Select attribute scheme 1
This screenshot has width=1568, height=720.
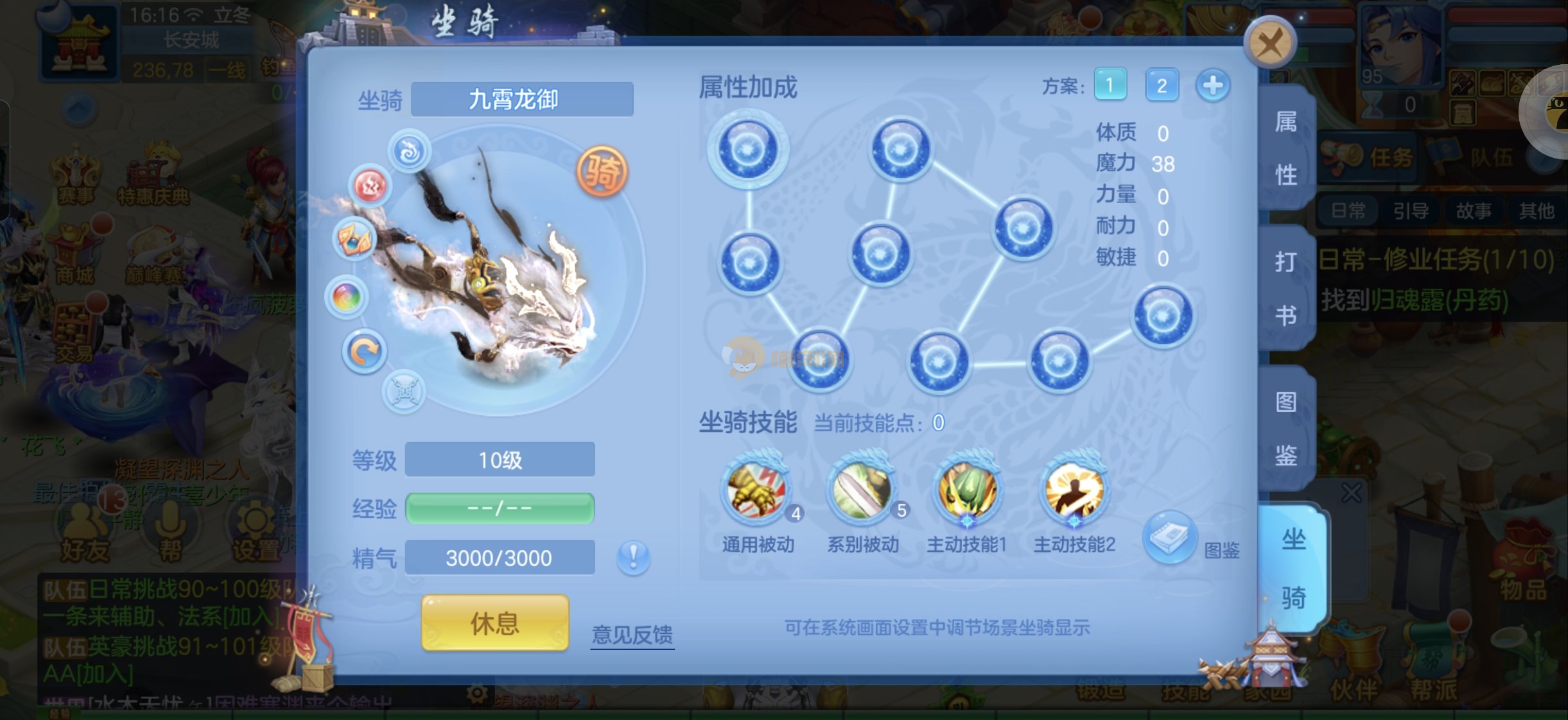click(1110, 85)
